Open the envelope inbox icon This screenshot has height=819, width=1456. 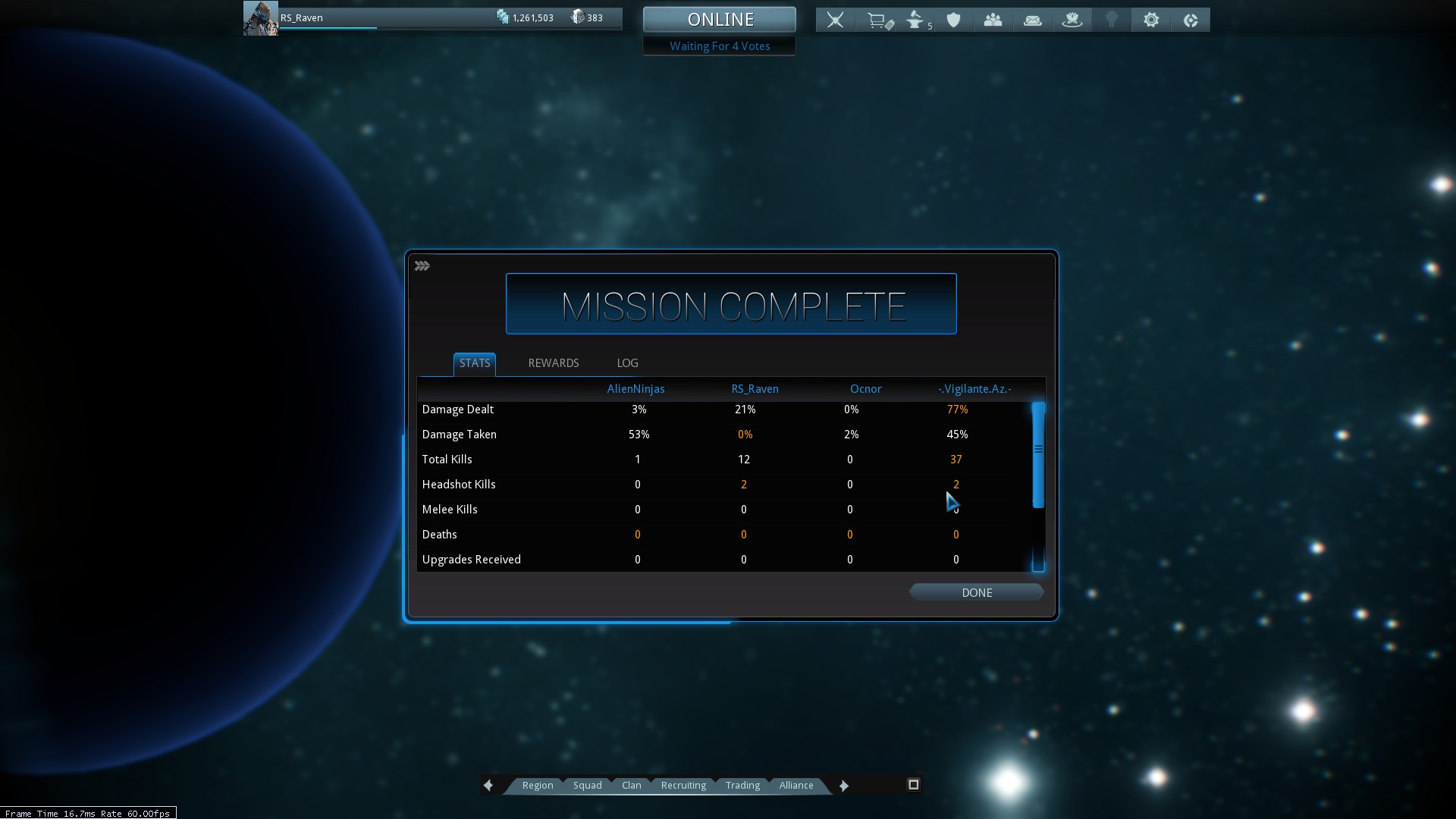point(1032,20)
